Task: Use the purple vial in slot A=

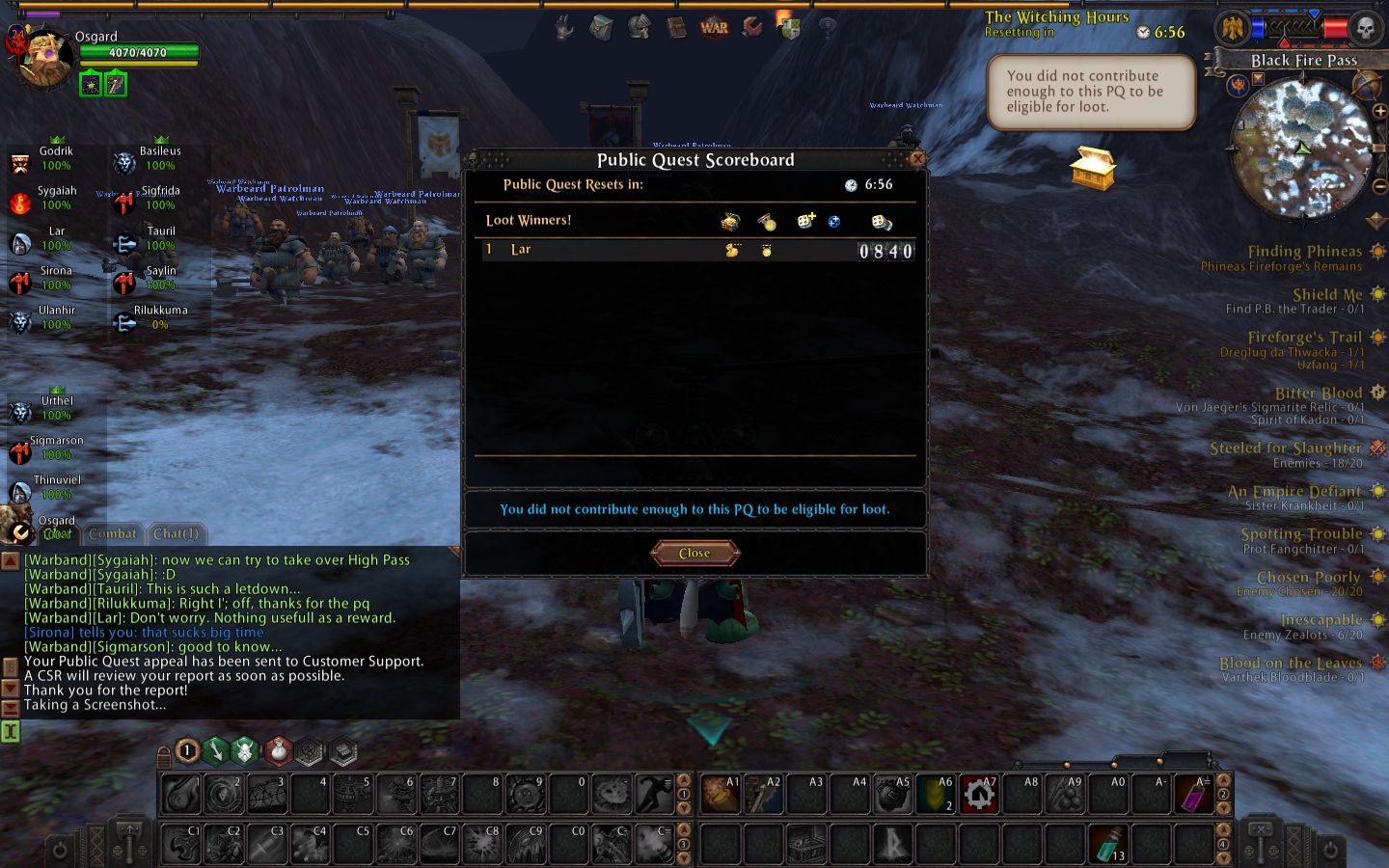Action: click(x=1194, y=794)
